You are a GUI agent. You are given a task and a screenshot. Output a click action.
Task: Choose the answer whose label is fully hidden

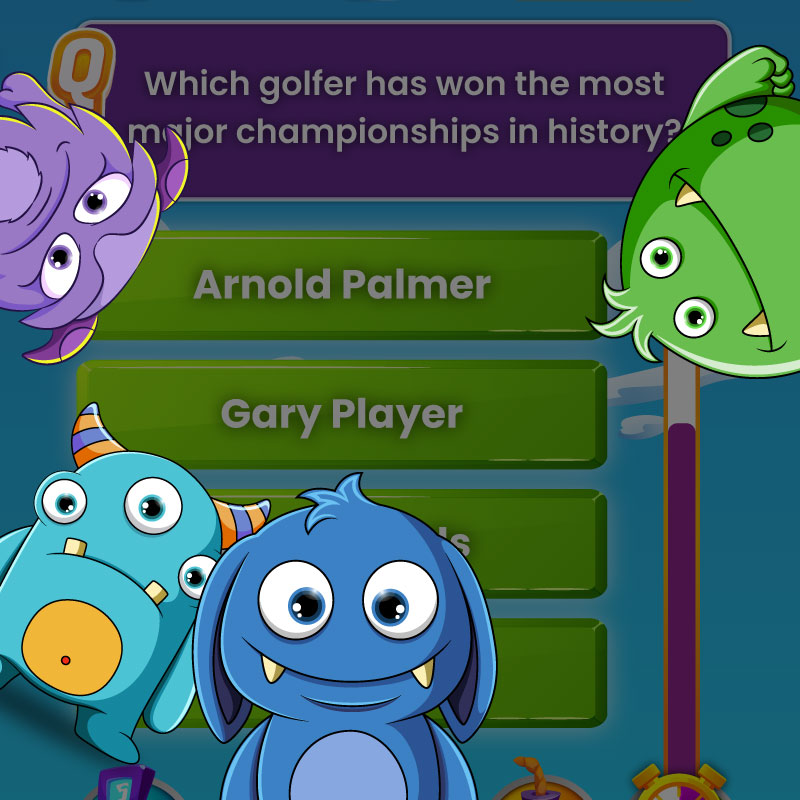(x=550, y=672)
